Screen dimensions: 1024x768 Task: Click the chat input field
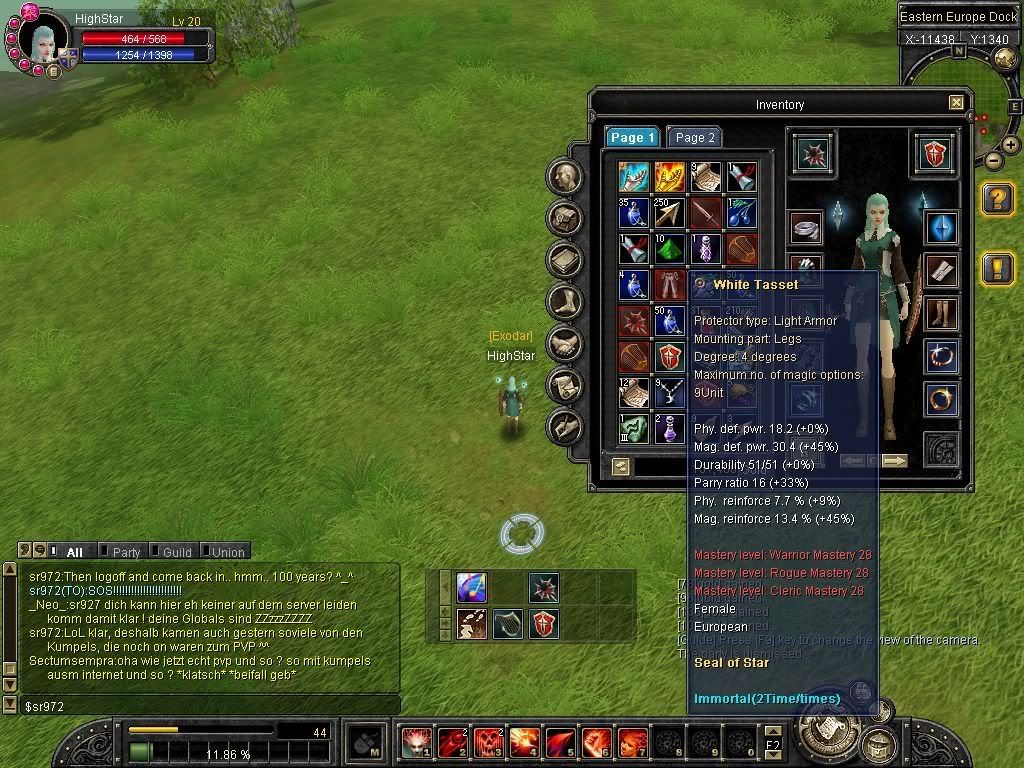(x=200, y=705)
